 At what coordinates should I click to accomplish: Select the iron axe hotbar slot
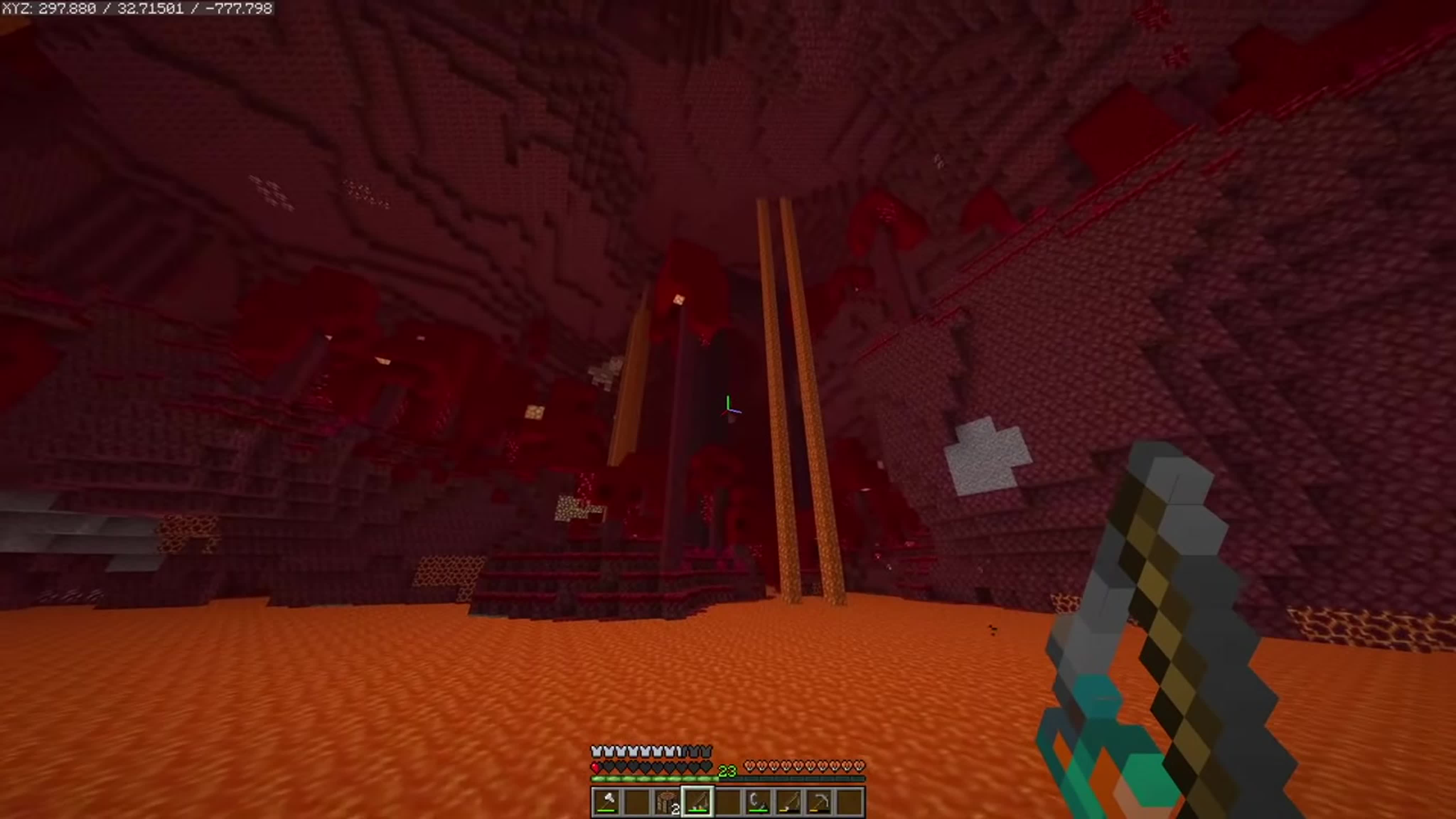point(606,801)
